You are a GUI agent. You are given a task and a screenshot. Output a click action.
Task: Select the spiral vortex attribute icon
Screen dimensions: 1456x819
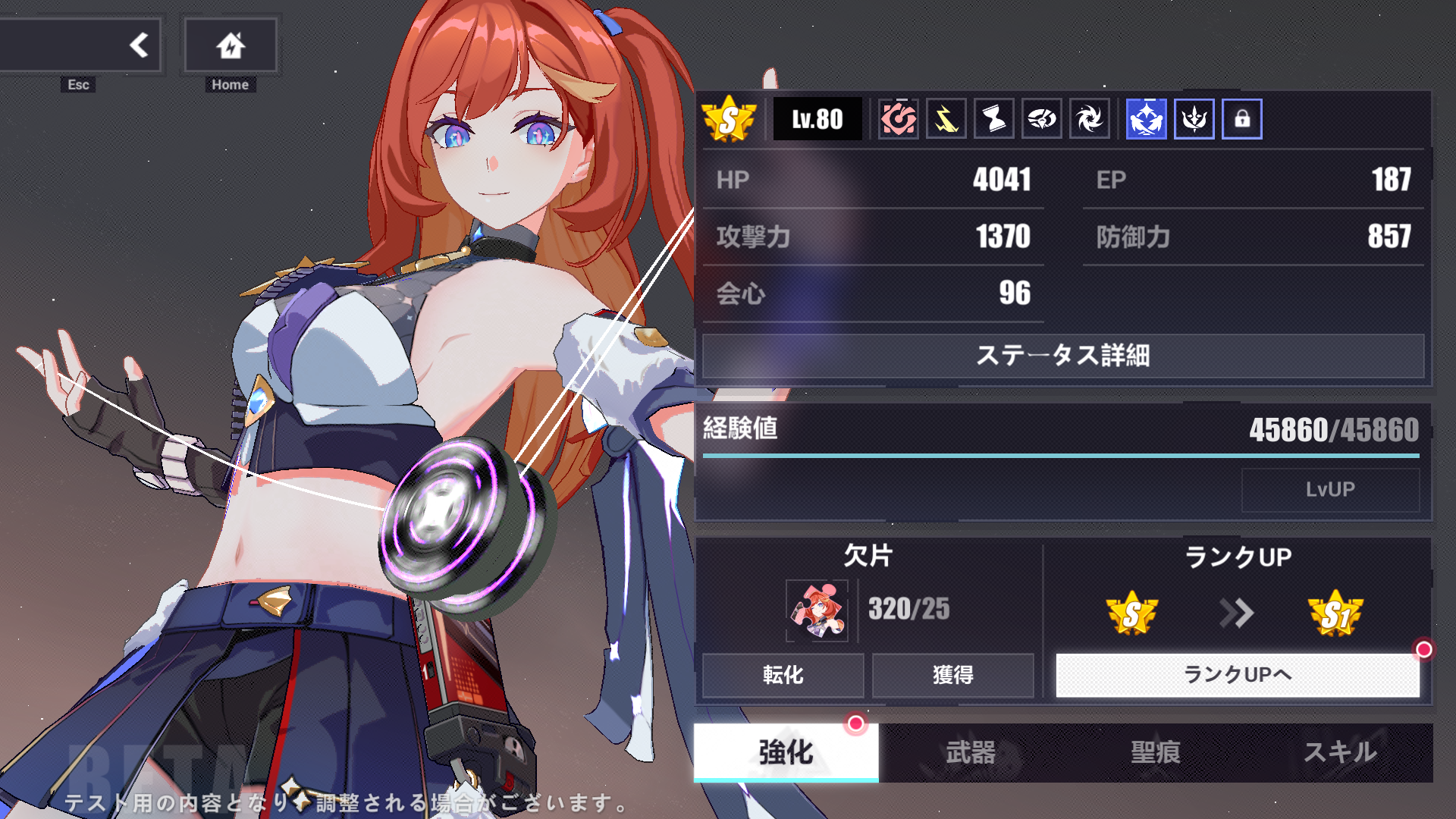[x=1090, y=118]
